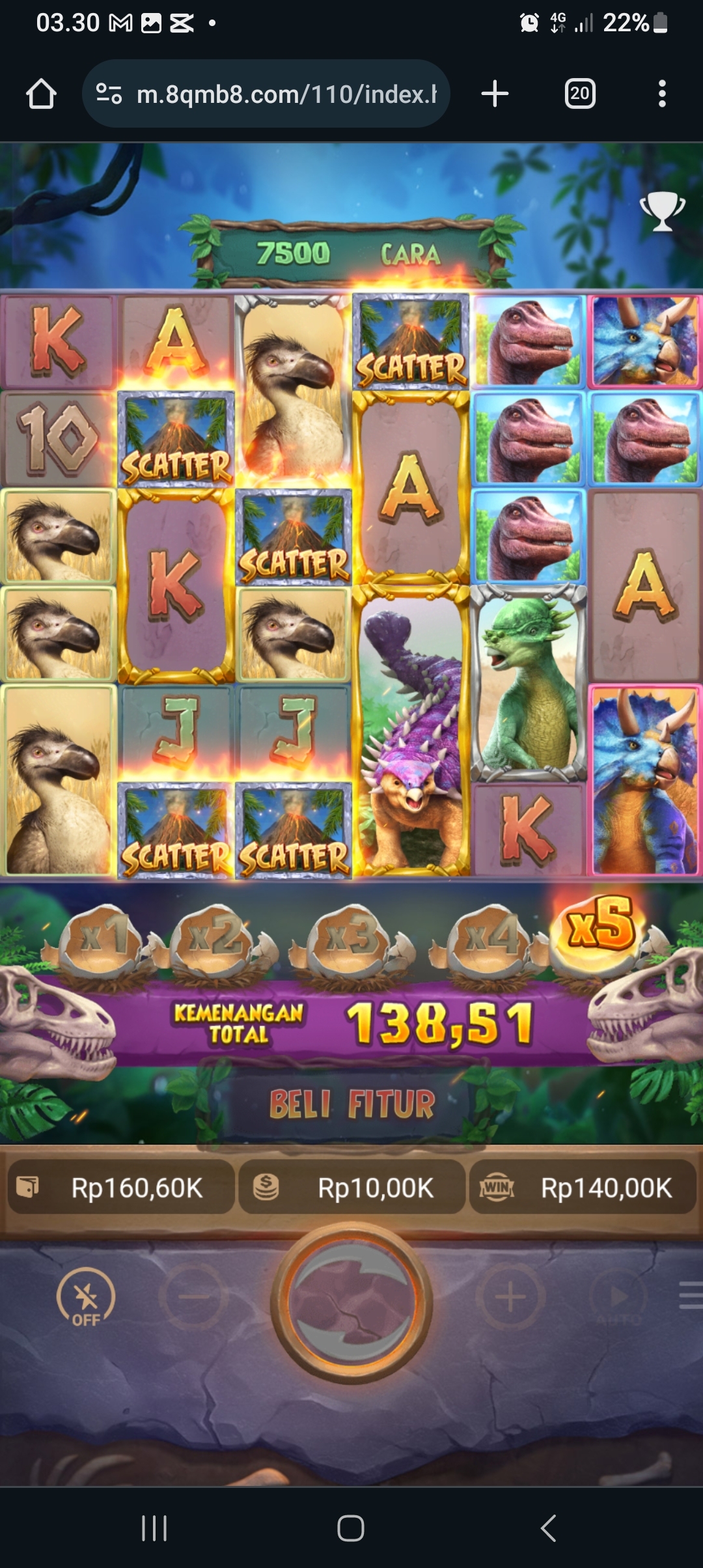Viewport: 703px width, 1568px height.
Task: Open the browser tab switcher
Action: (x=579, y=94)
